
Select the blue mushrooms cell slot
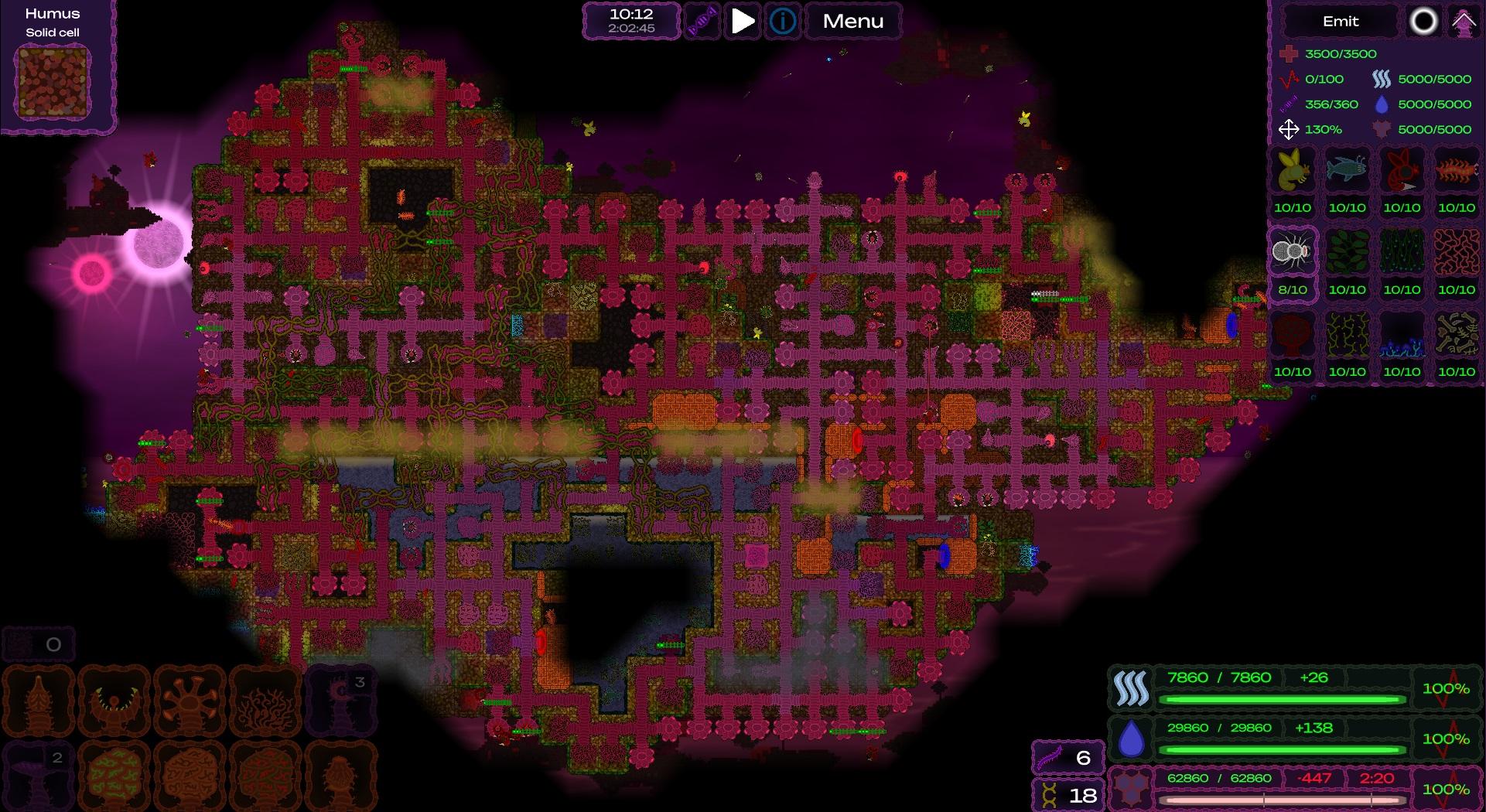coord(1402,334)
